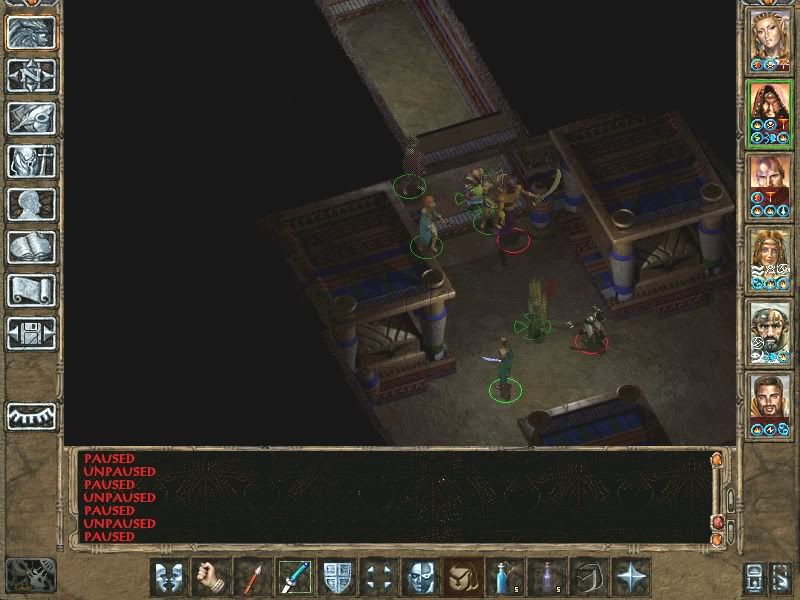Open the options floppy disk button

coord(31,333)
